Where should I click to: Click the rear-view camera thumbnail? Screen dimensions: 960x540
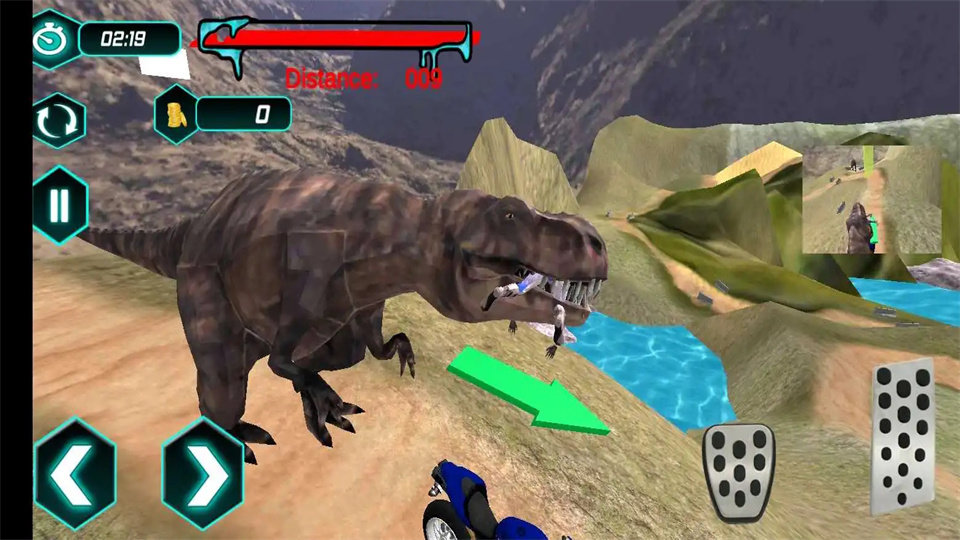871,199
